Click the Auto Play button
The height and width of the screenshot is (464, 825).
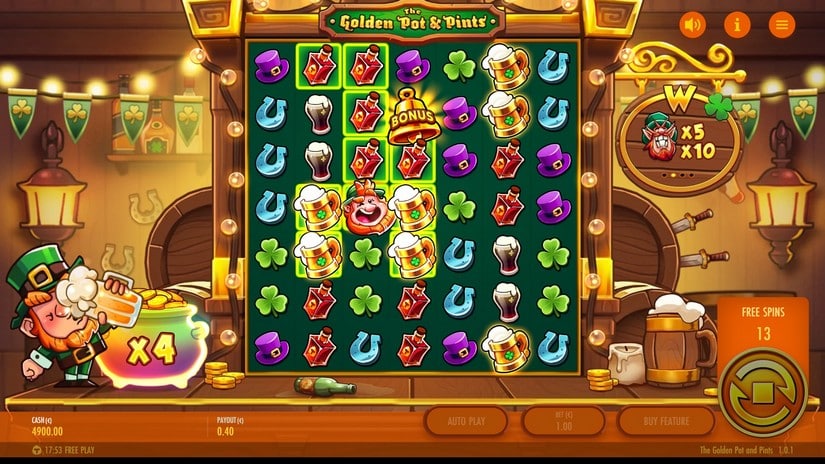[466, 420]
